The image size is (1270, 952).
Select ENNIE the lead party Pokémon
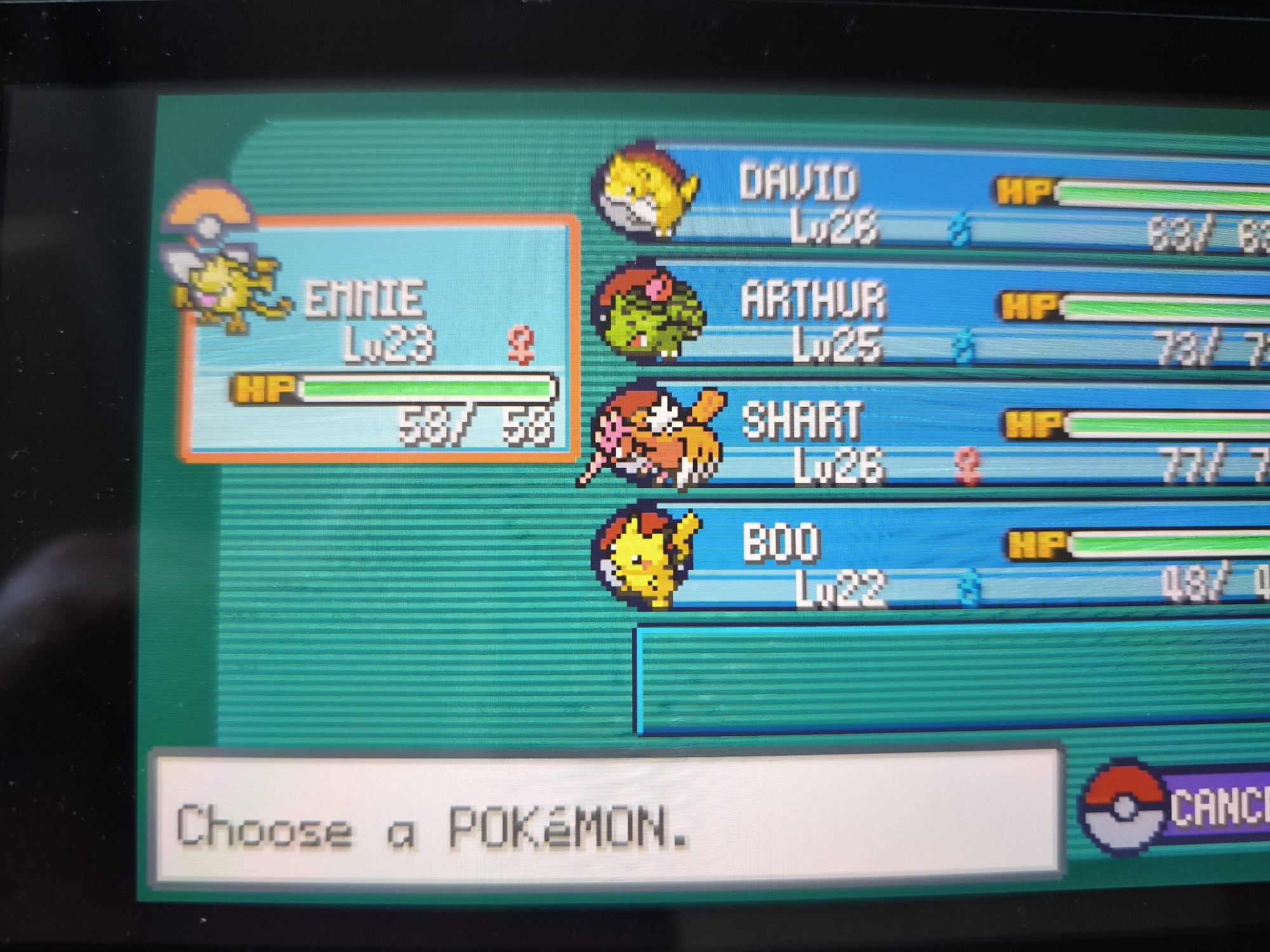point(380,336)
